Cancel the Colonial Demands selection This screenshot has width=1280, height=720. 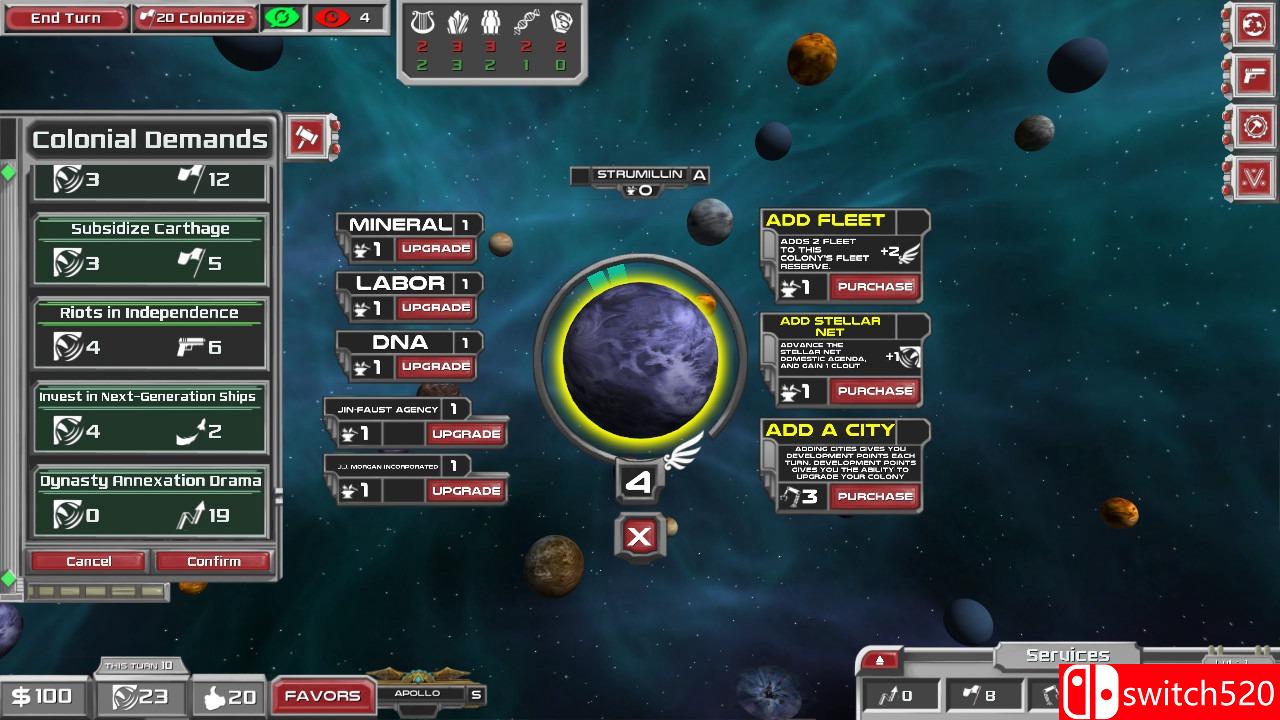(89, 561)
